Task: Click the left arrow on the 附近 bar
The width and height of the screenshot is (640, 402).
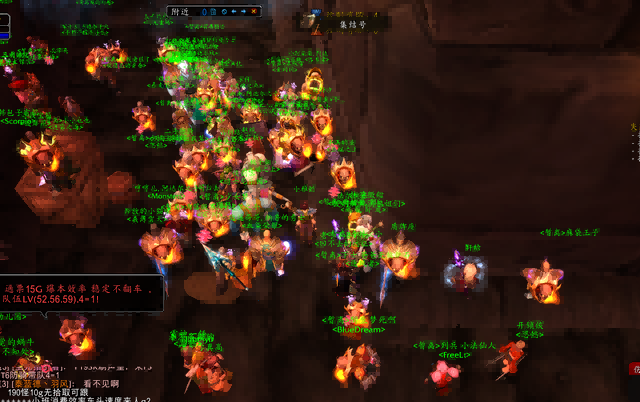Action: coord(232,12)
